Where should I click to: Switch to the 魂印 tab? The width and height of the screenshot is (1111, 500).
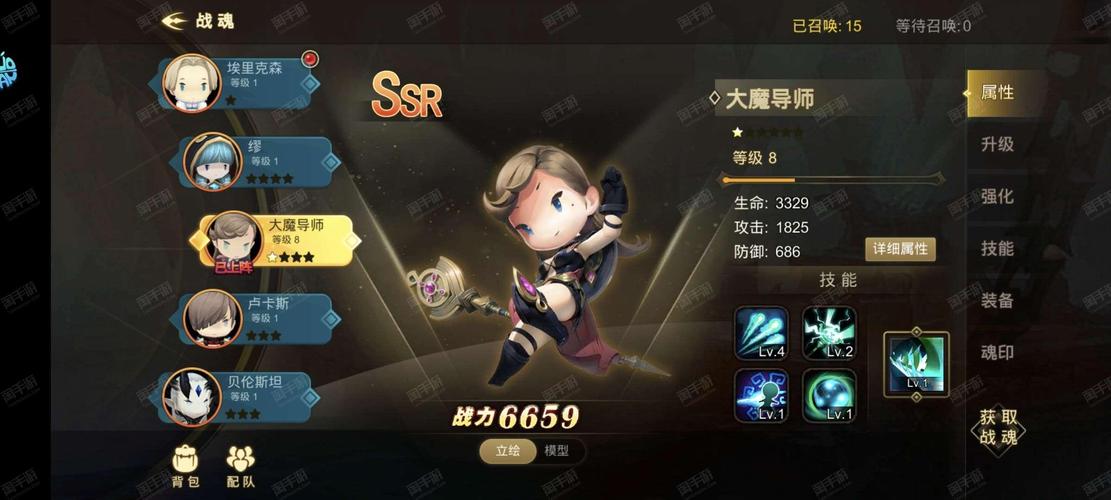coord(997,353)
